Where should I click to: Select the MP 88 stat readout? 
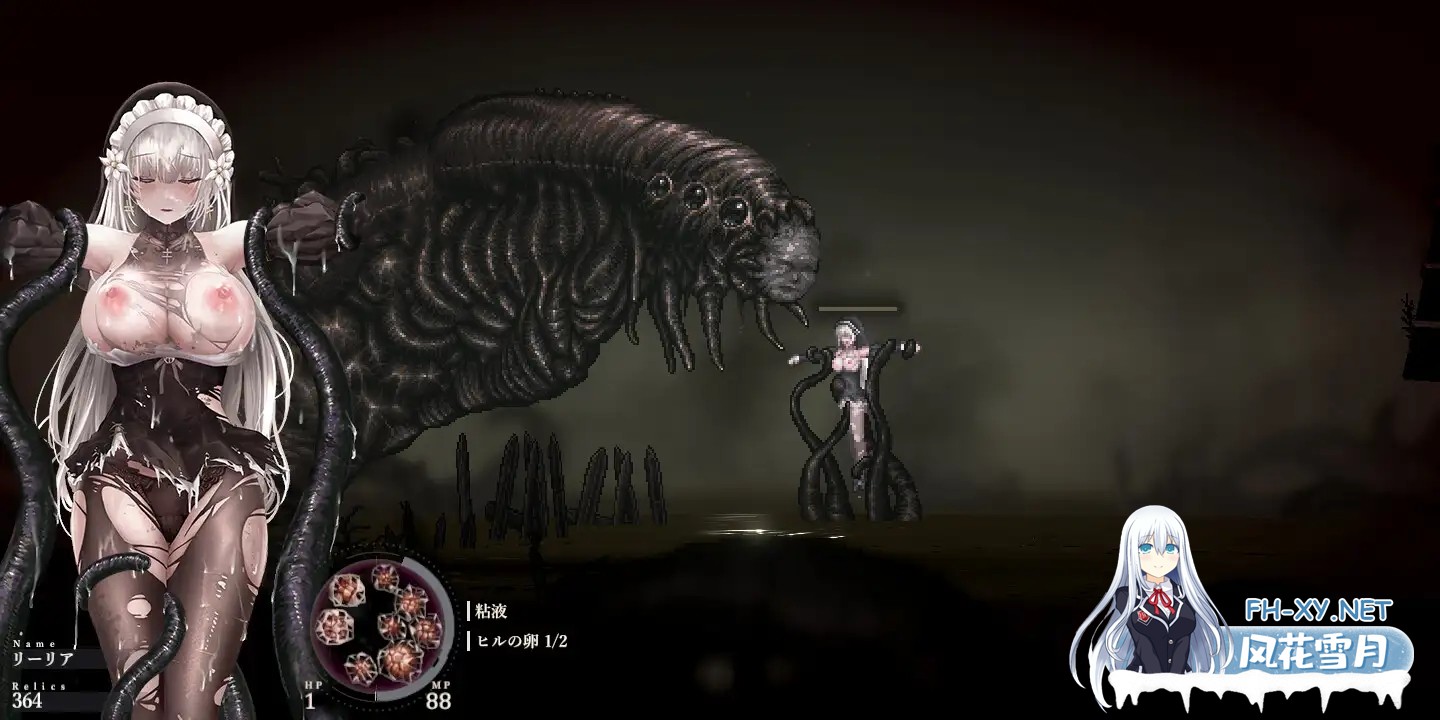tap(440, 702)
